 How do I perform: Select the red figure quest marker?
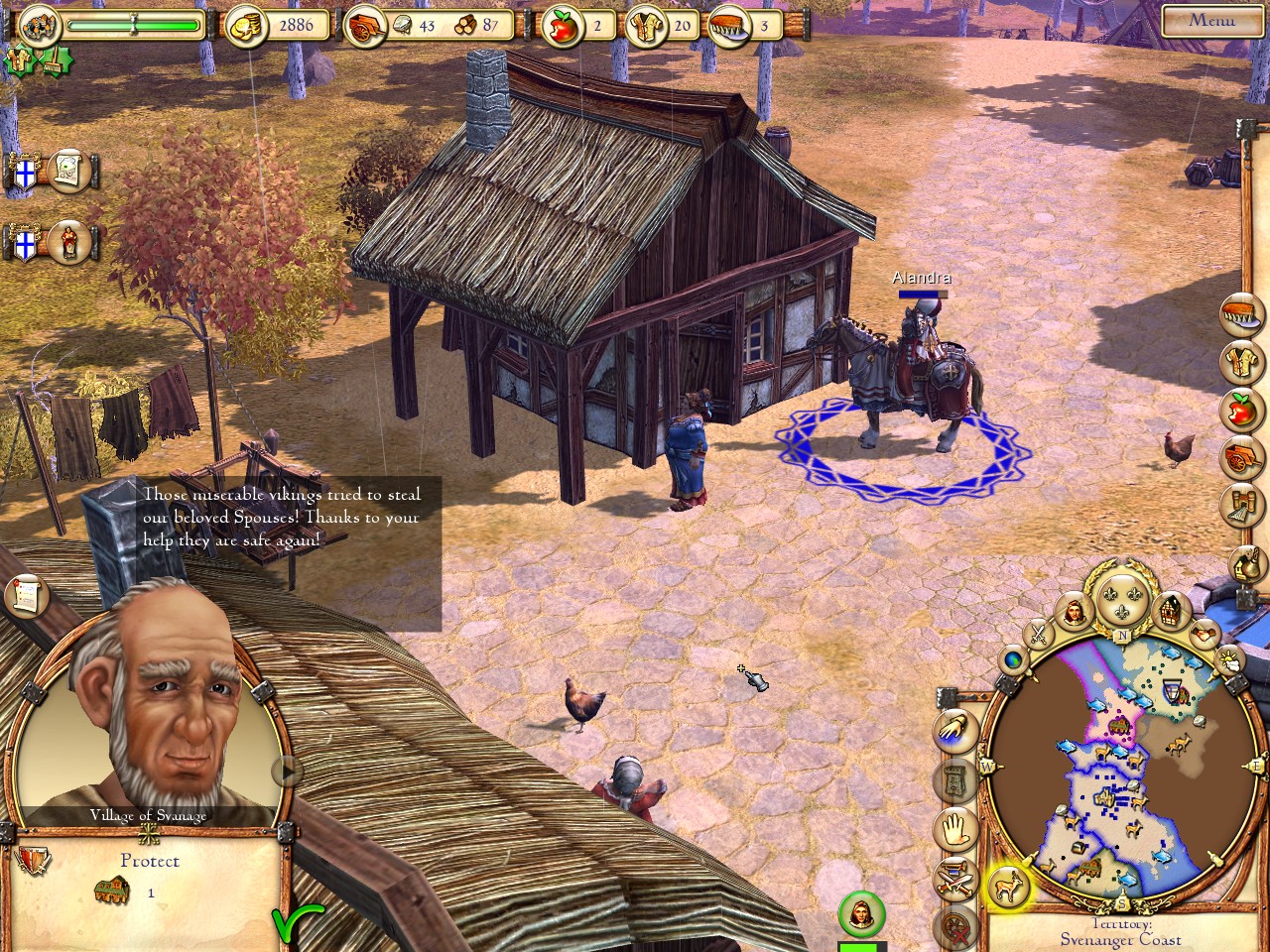click(x=67, y=241)
